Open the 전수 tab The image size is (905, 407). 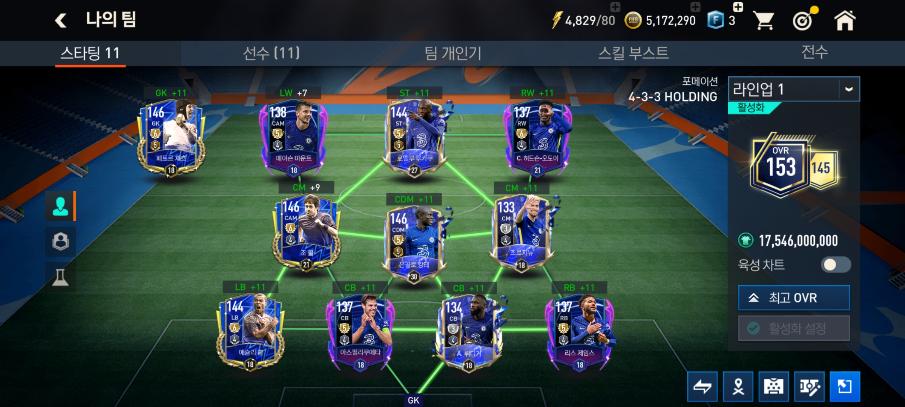(814, 53)
